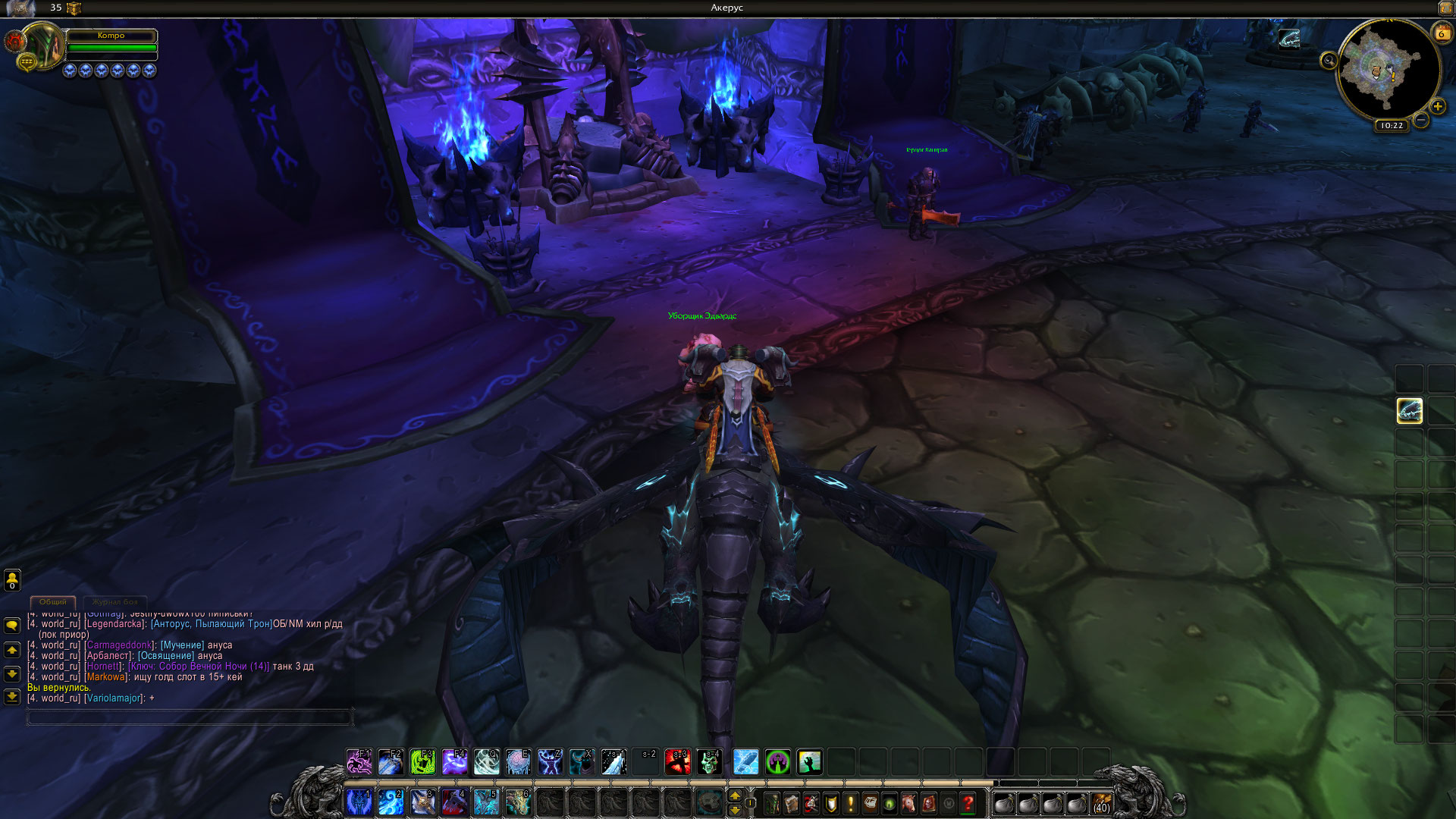Open the backpack showing (40) free slots
Screen dimensions: 1456x819
click(1101, 803)
